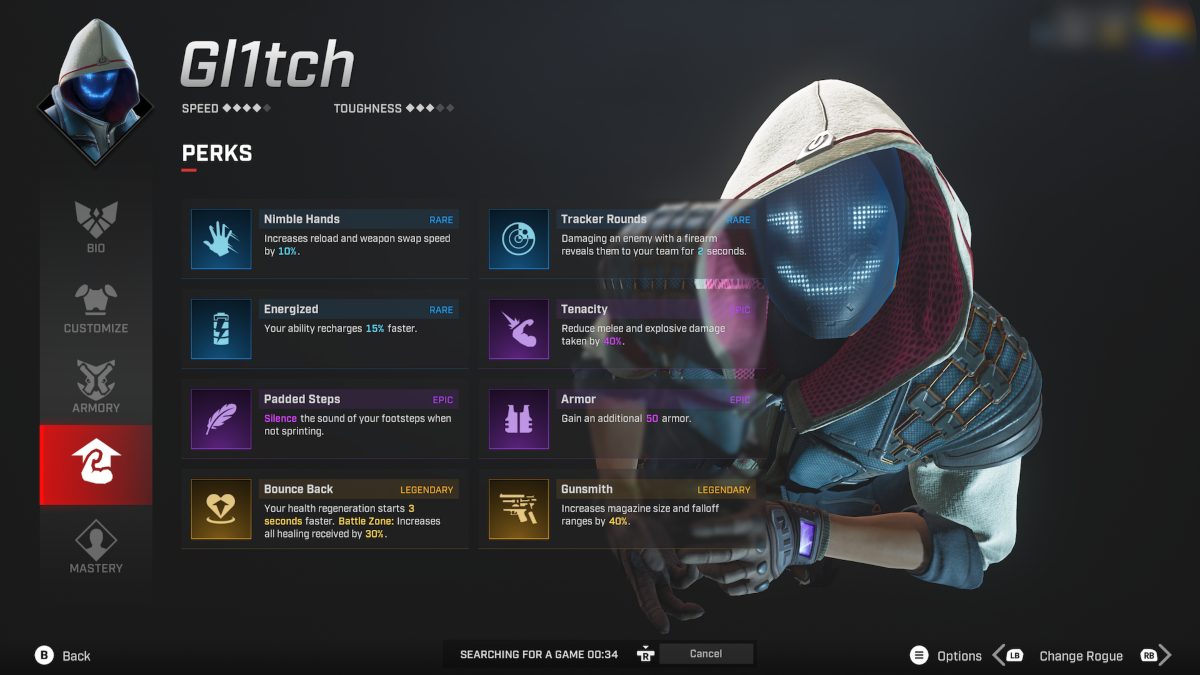Go to the Mastery tab
The height and width of the screenshot is (675, 1200).
click(x=96, y=545)
